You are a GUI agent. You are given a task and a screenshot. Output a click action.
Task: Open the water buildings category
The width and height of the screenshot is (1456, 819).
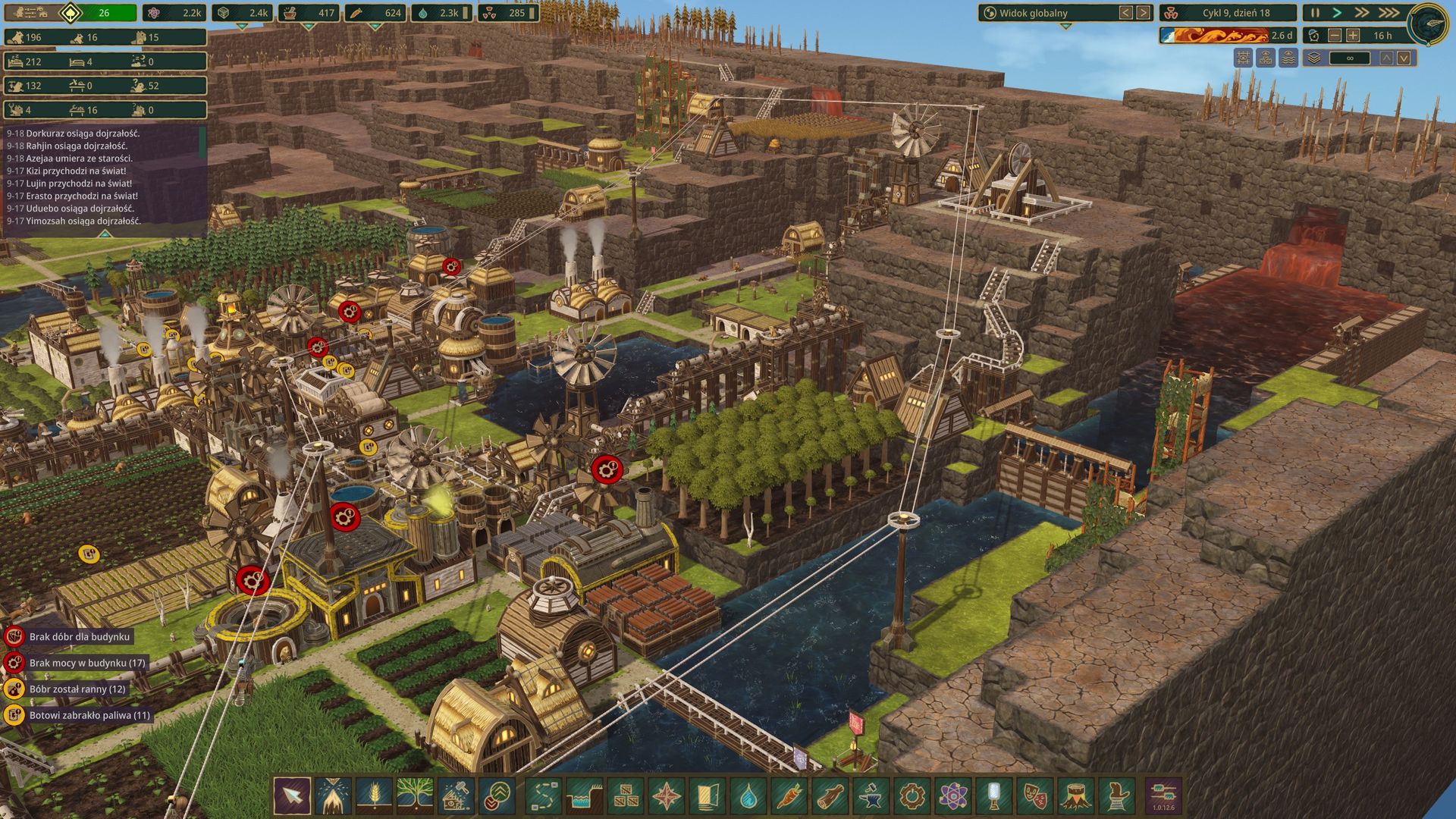click(x=748, y=796)
